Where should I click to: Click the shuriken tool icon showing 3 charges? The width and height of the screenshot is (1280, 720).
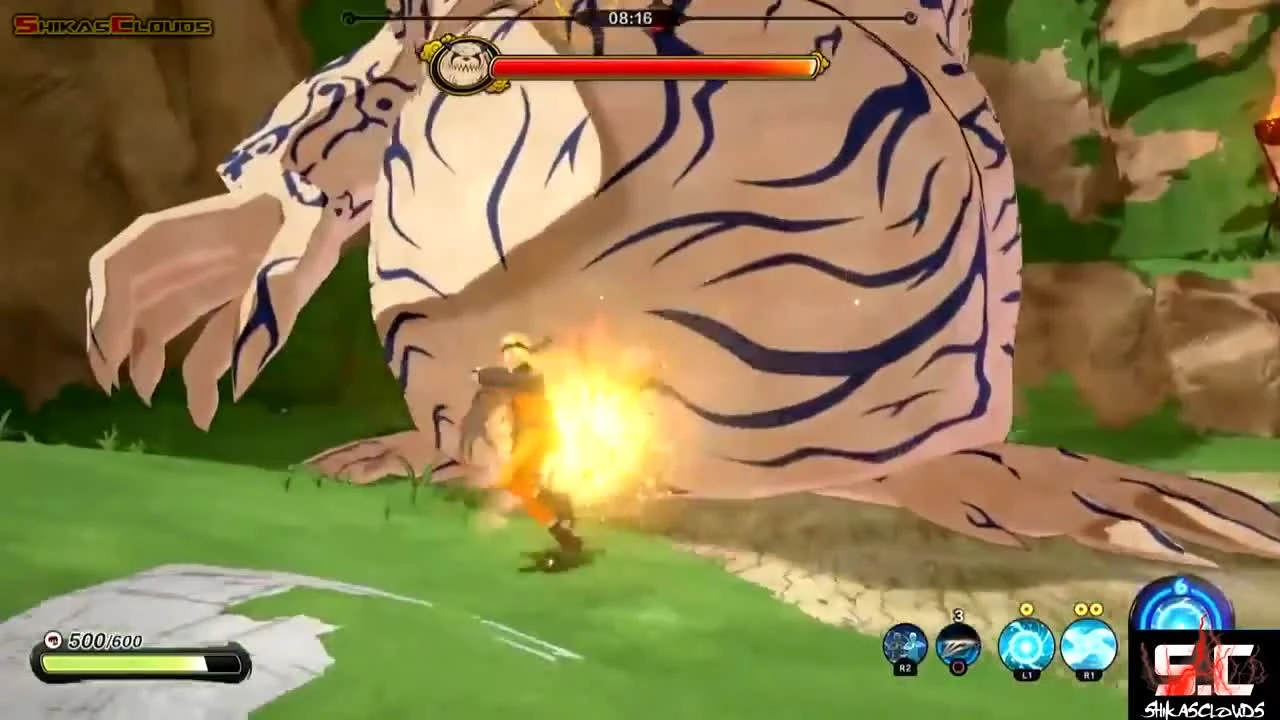tap(957, 644)
